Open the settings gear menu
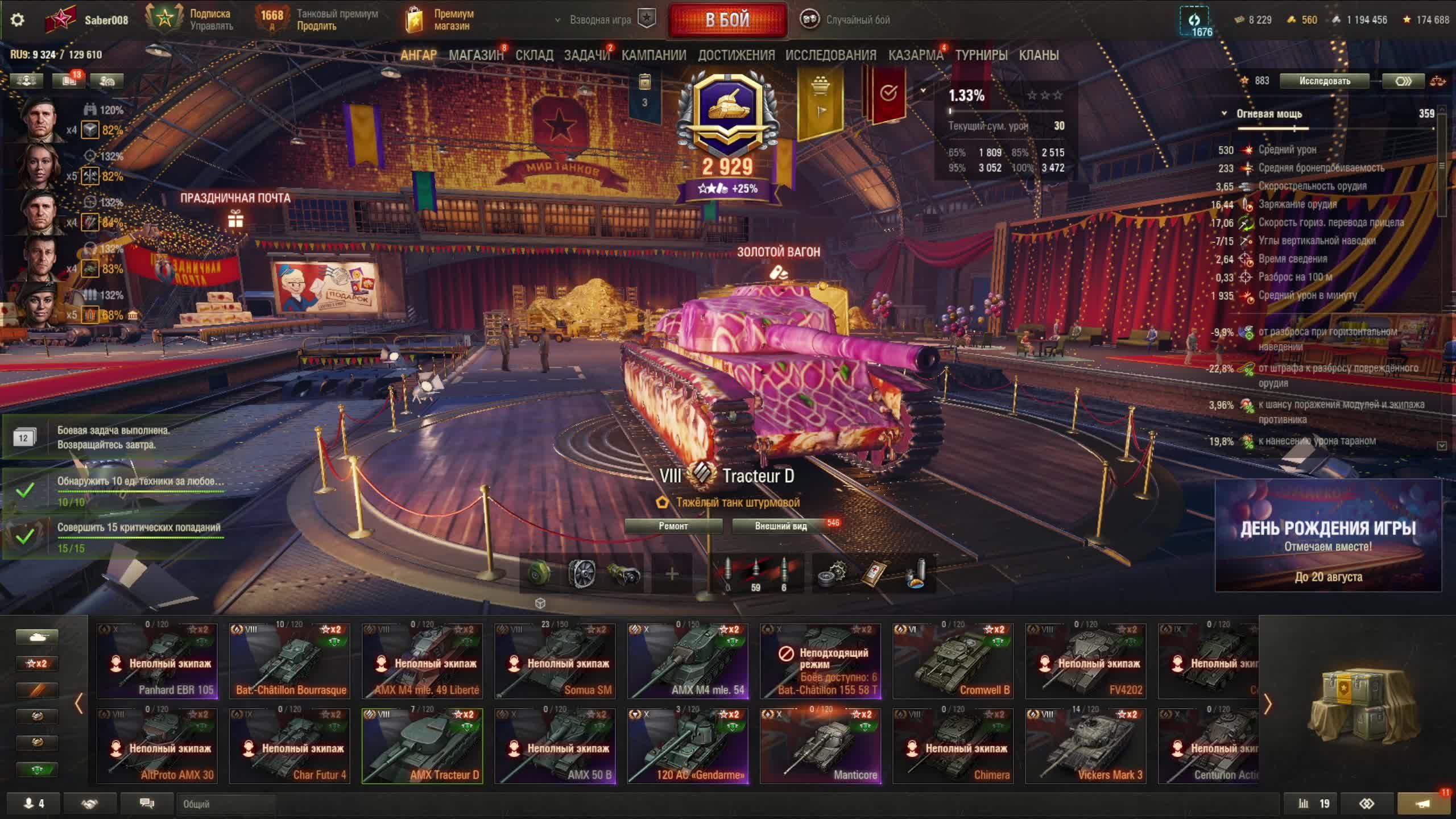 (18, 20)
